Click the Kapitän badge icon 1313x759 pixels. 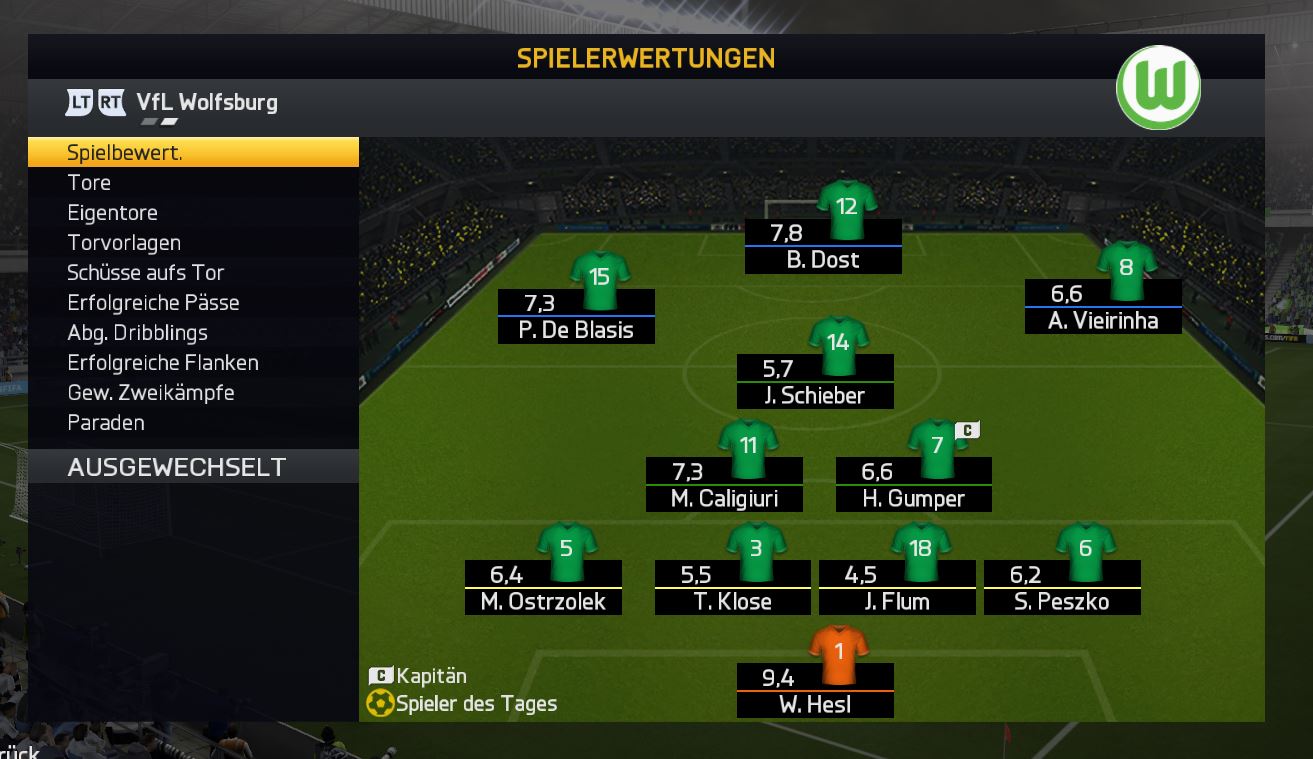coord(378,676)
